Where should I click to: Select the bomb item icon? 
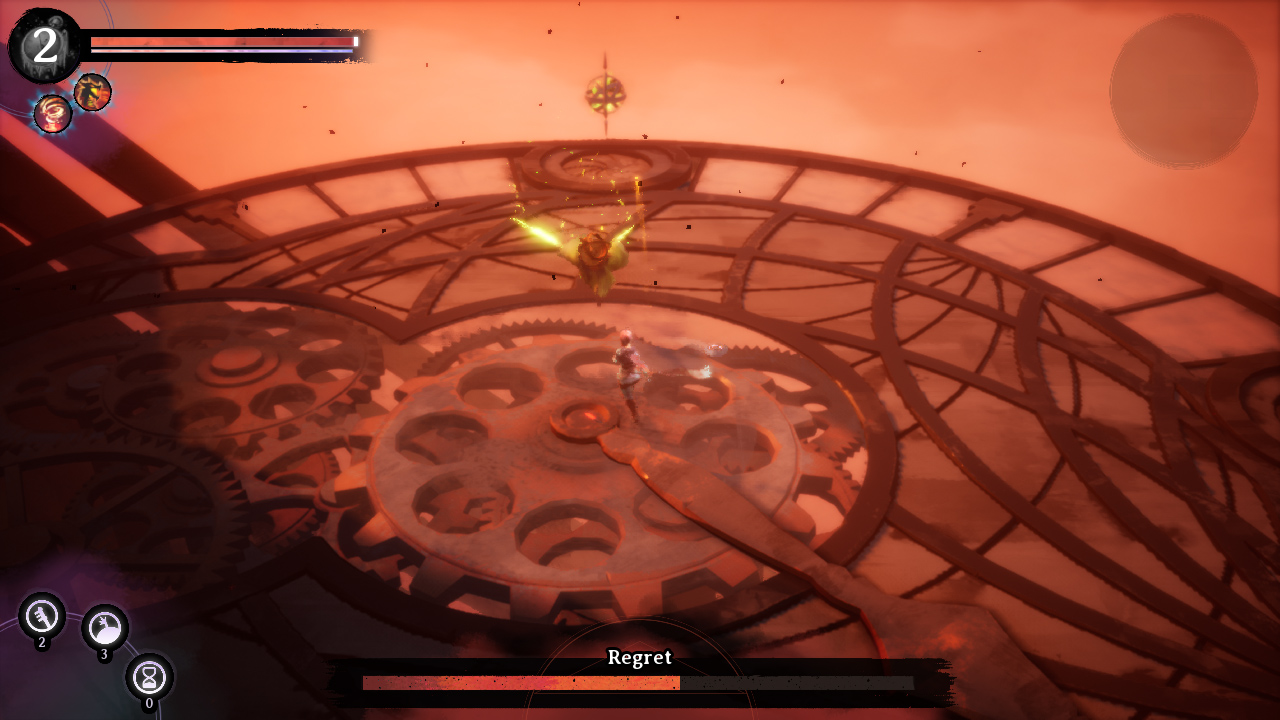[105, 628]
